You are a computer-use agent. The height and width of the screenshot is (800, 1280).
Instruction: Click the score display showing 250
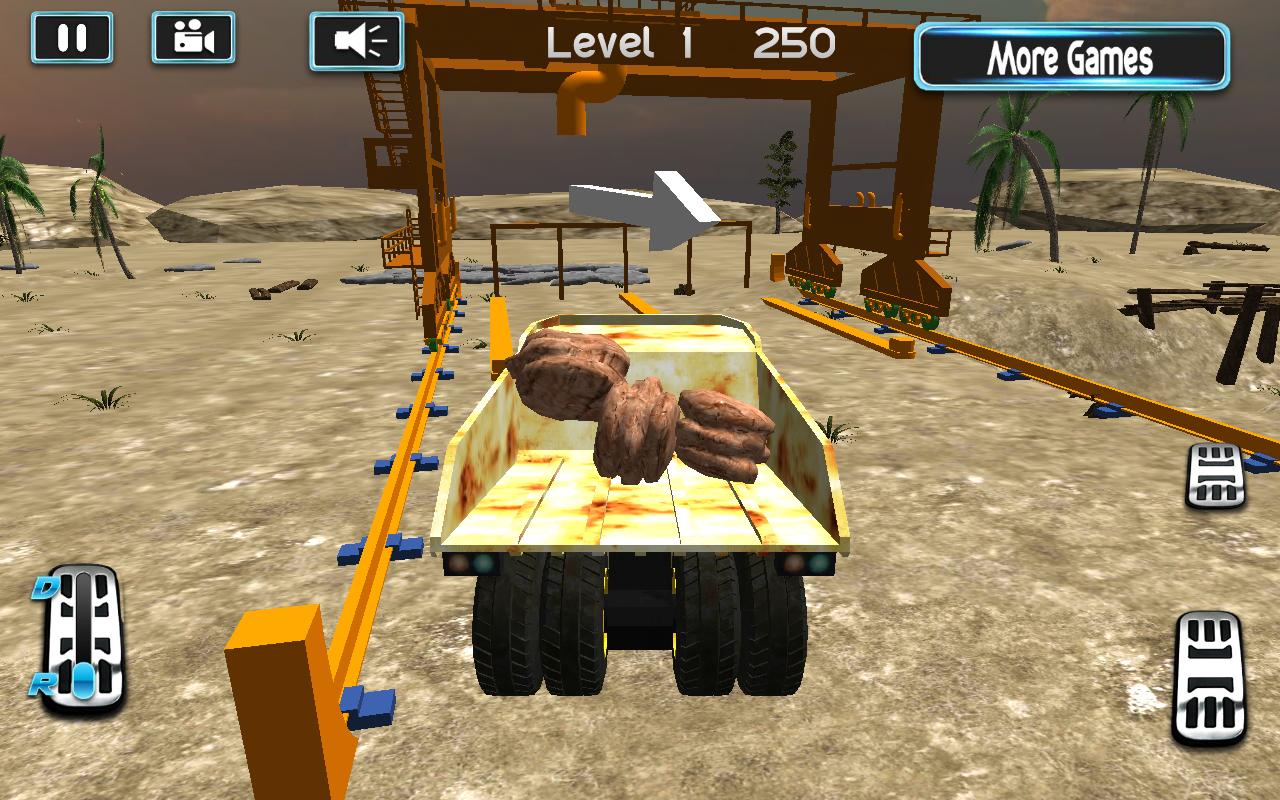click(795, 42)
